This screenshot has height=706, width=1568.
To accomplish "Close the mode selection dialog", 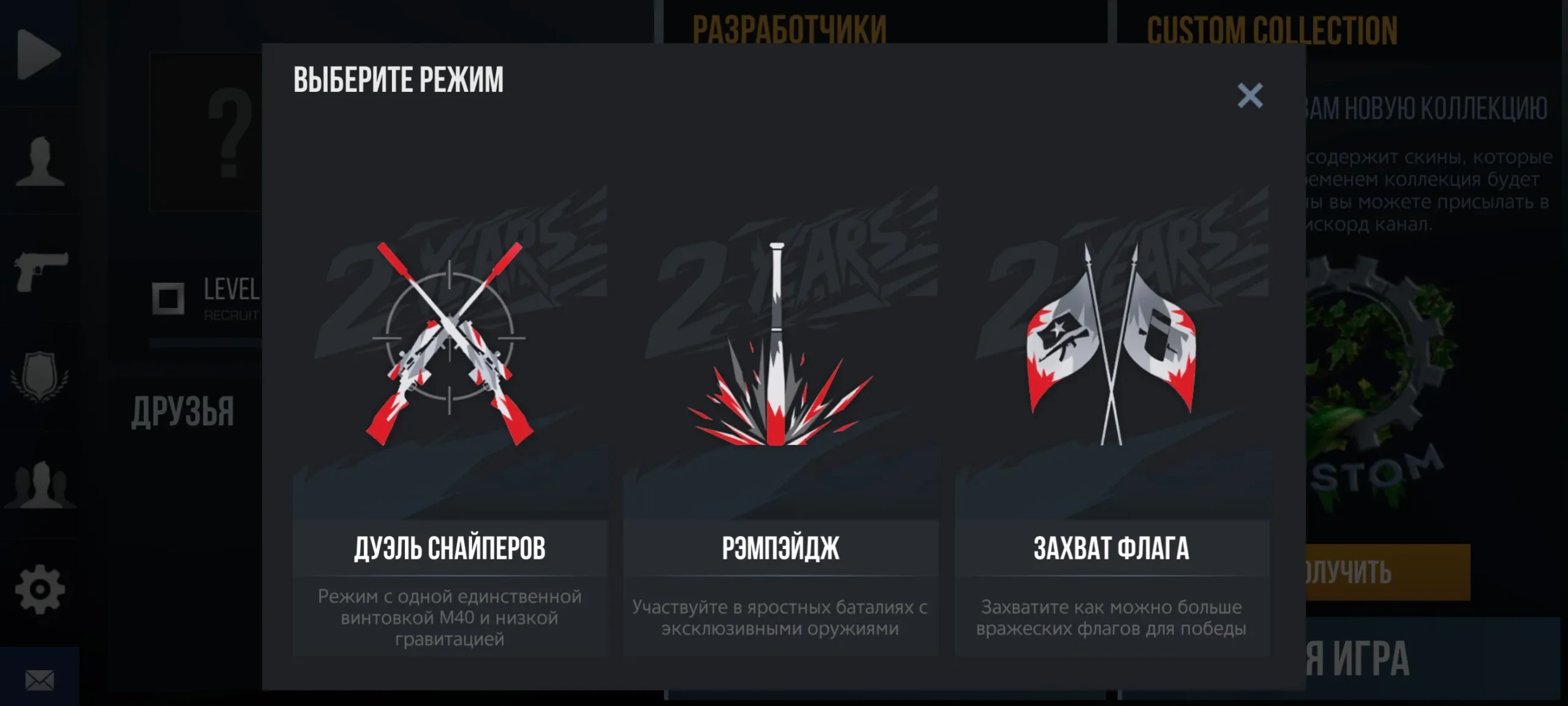I will point(1249,96).
